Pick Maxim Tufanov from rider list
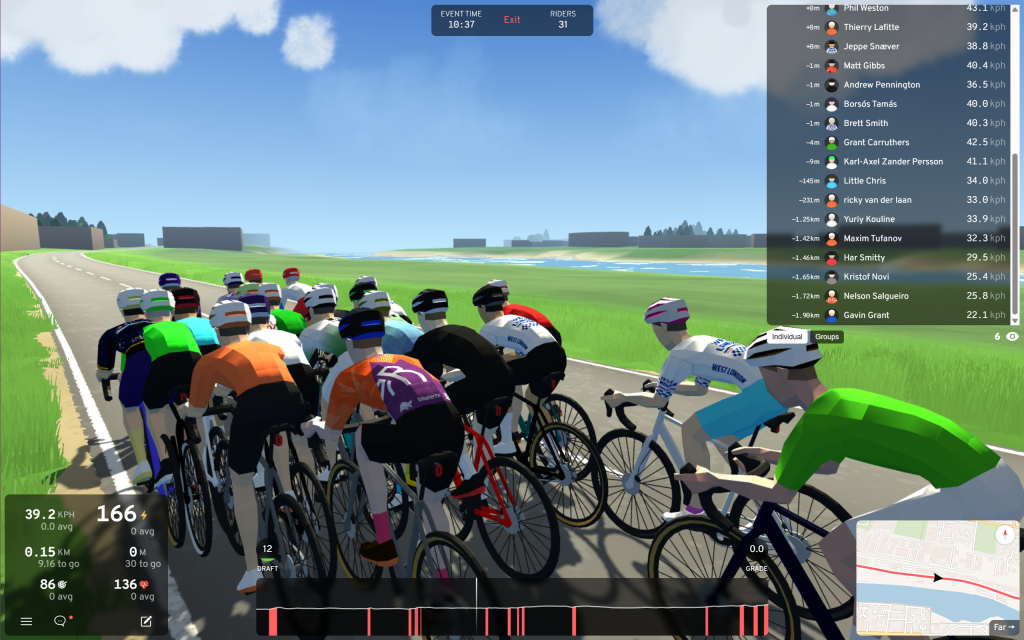1024x640 pixels. click(x=872, y=239)
